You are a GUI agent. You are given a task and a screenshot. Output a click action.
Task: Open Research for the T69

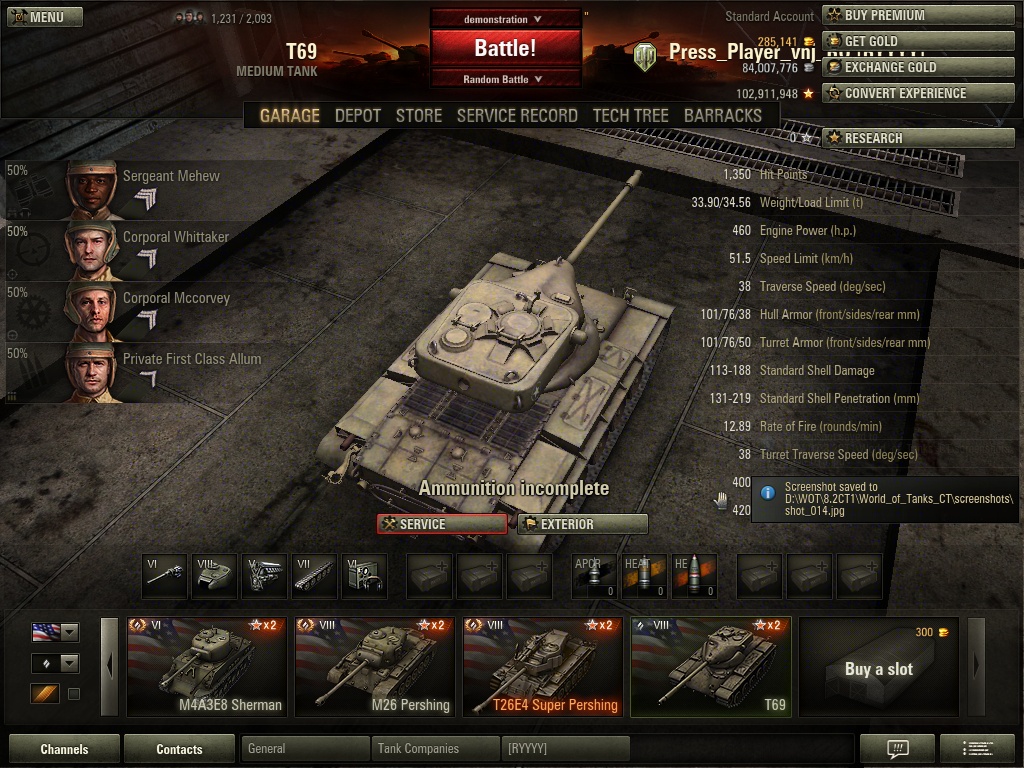(x=918, y=138)
